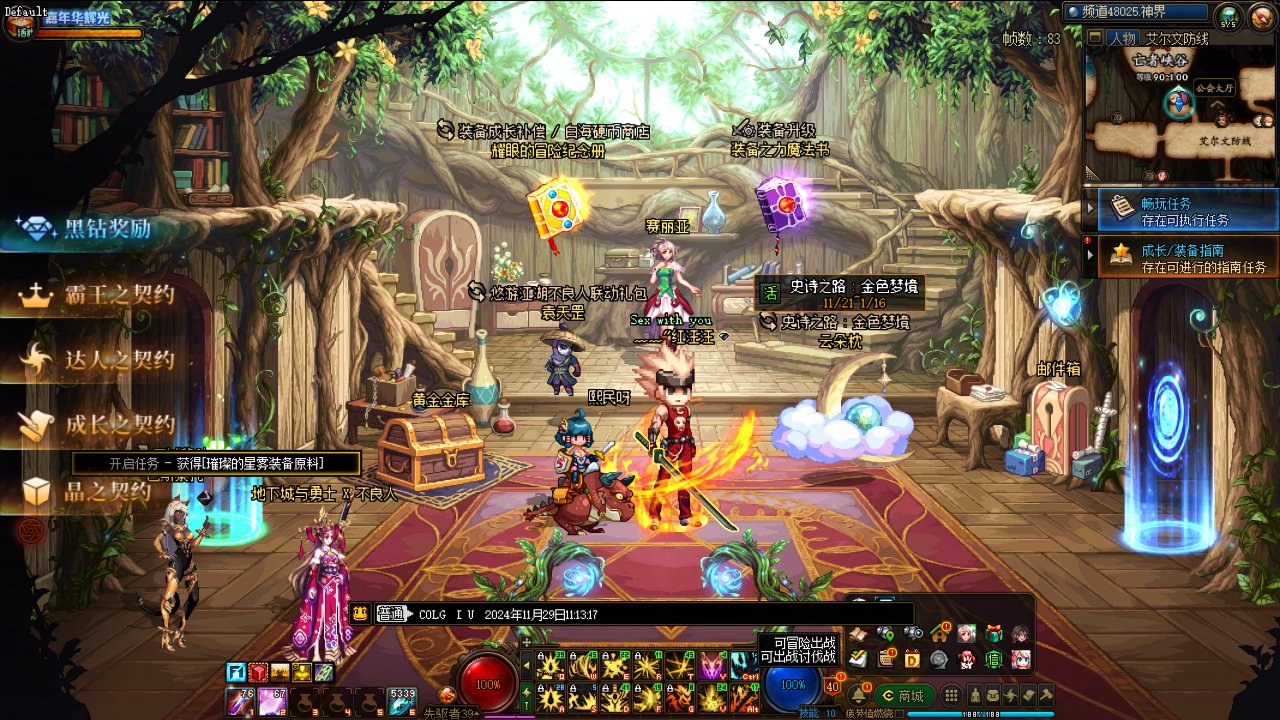Open the chat emoji face button
Image resolution: width=1280 pixels, height=720 pixels.
[361, 614]
